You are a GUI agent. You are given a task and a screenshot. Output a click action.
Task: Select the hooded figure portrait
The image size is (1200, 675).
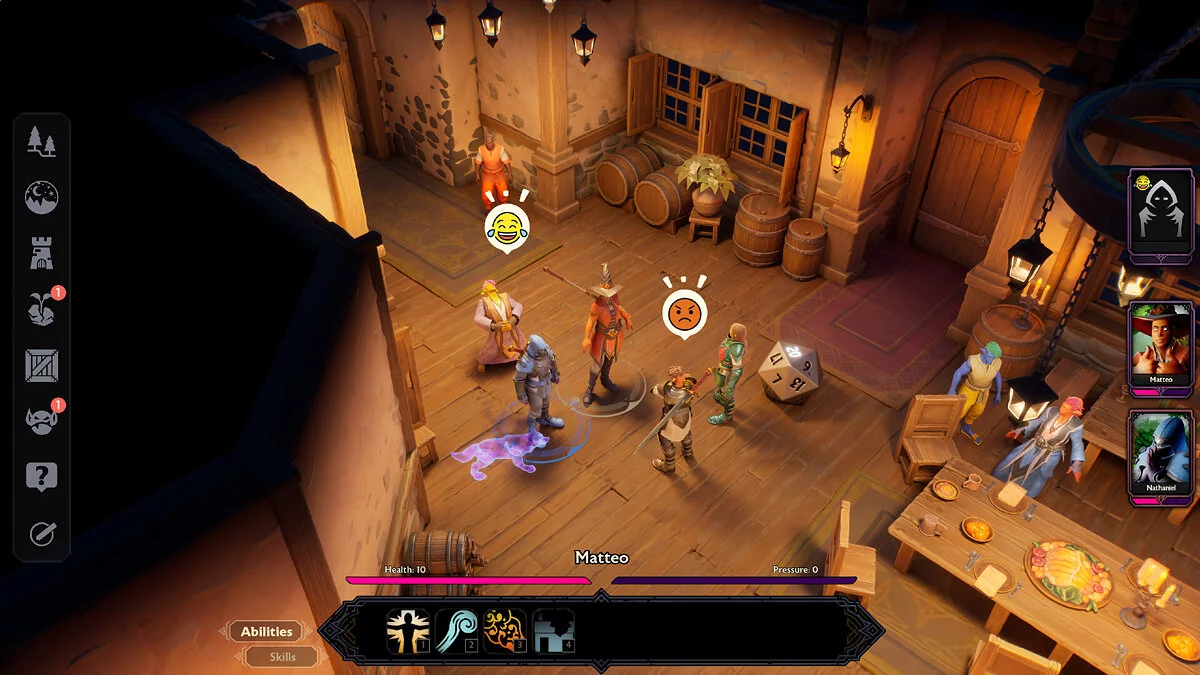tap(1161, 214)
